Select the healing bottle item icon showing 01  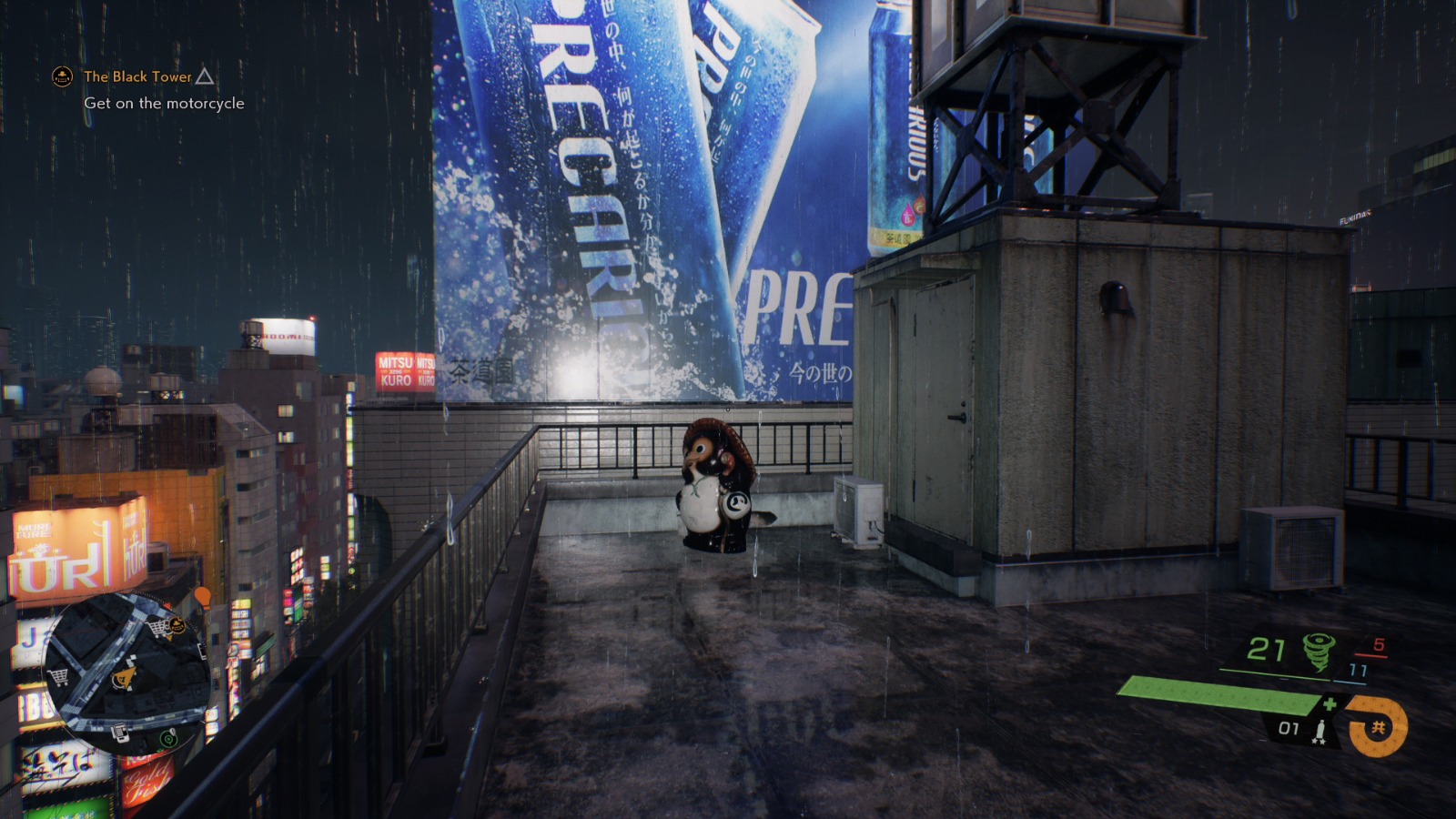click(x=1321, y=729)
